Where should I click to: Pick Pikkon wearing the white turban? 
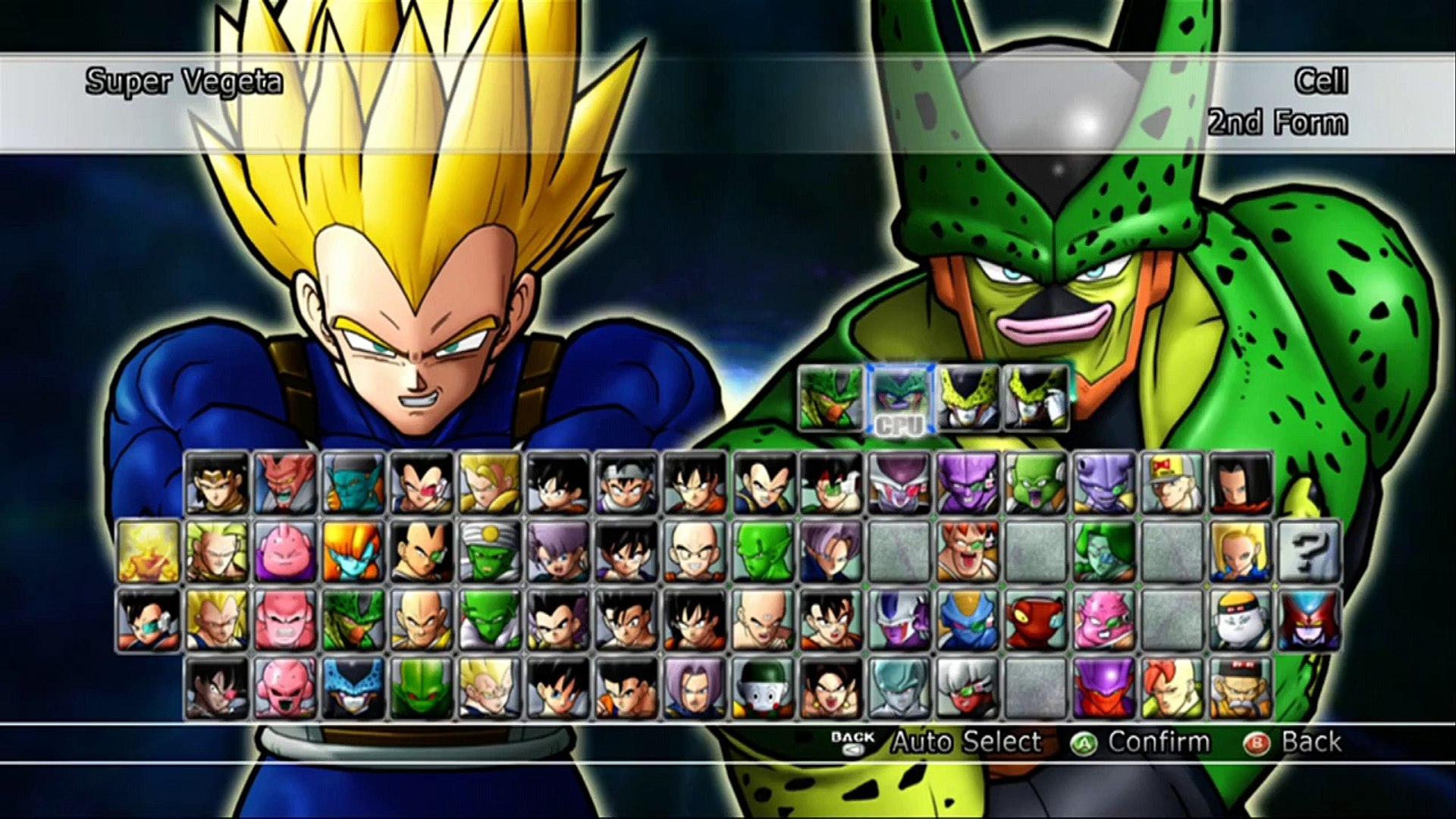click(490, 551)
